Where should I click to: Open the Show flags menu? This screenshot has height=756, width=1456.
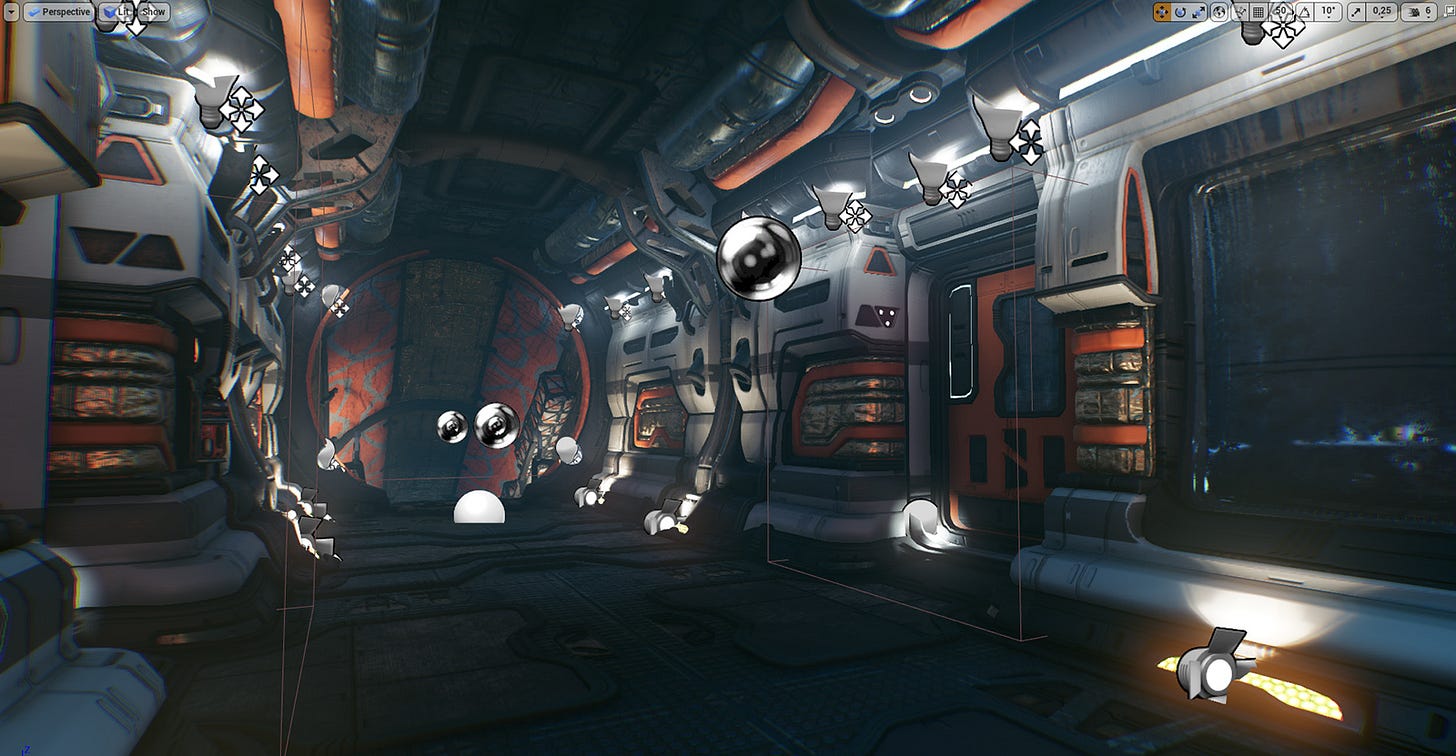[154, 12]
